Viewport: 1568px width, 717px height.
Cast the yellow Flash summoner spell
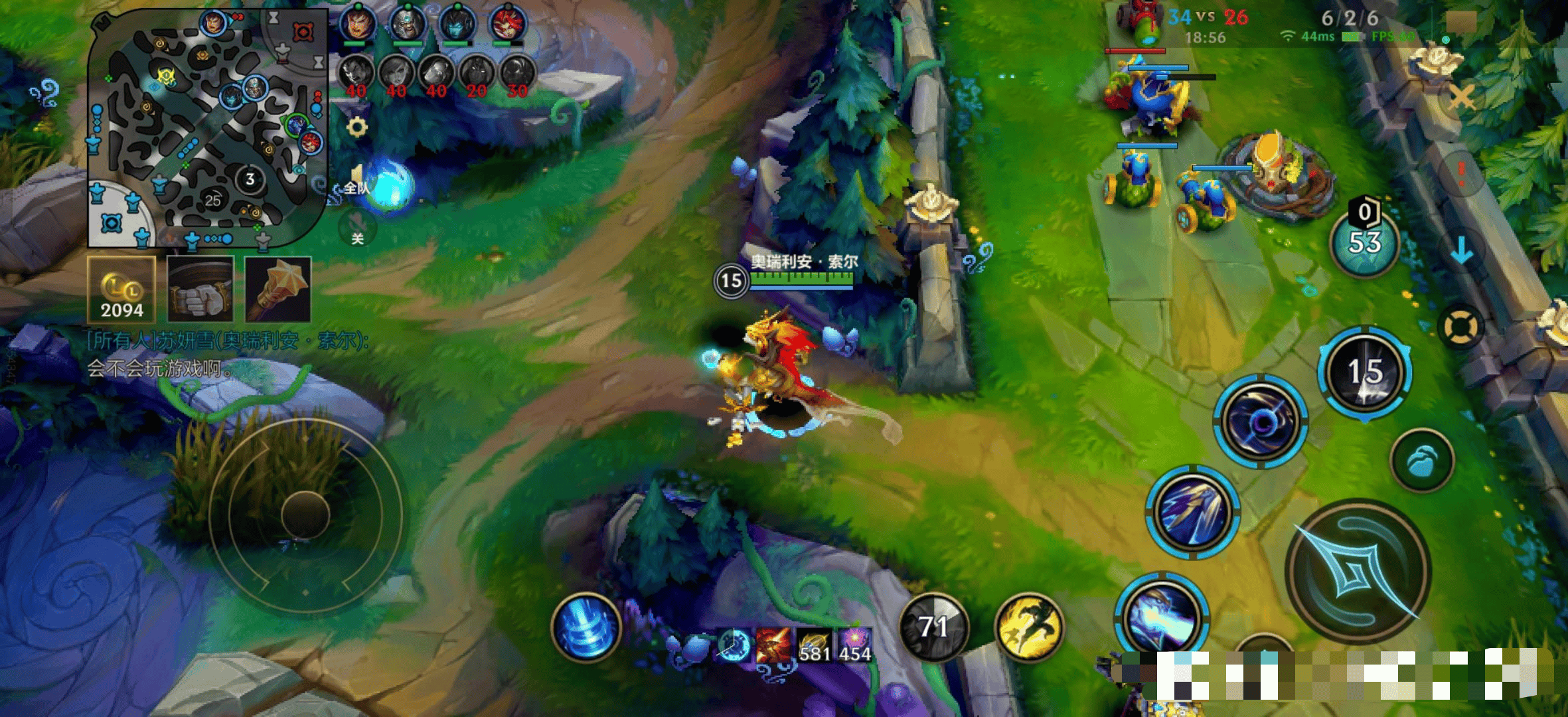(x=1028, y=627)
